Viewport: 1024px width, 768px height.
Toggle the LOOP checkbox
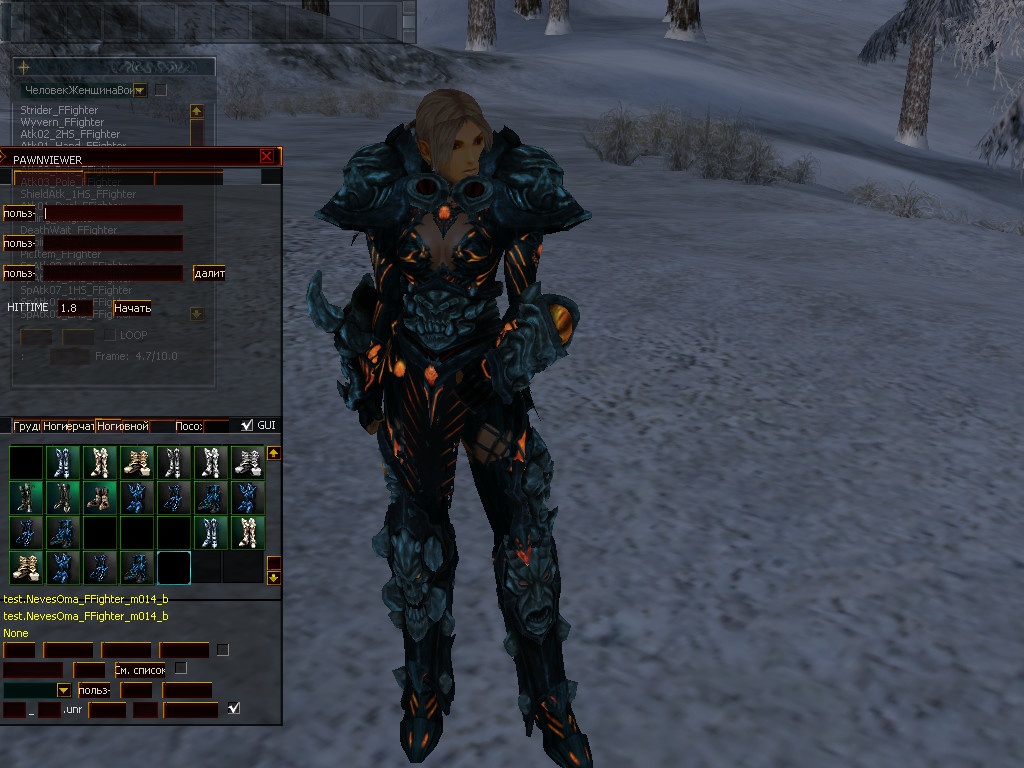coord(110,335)
